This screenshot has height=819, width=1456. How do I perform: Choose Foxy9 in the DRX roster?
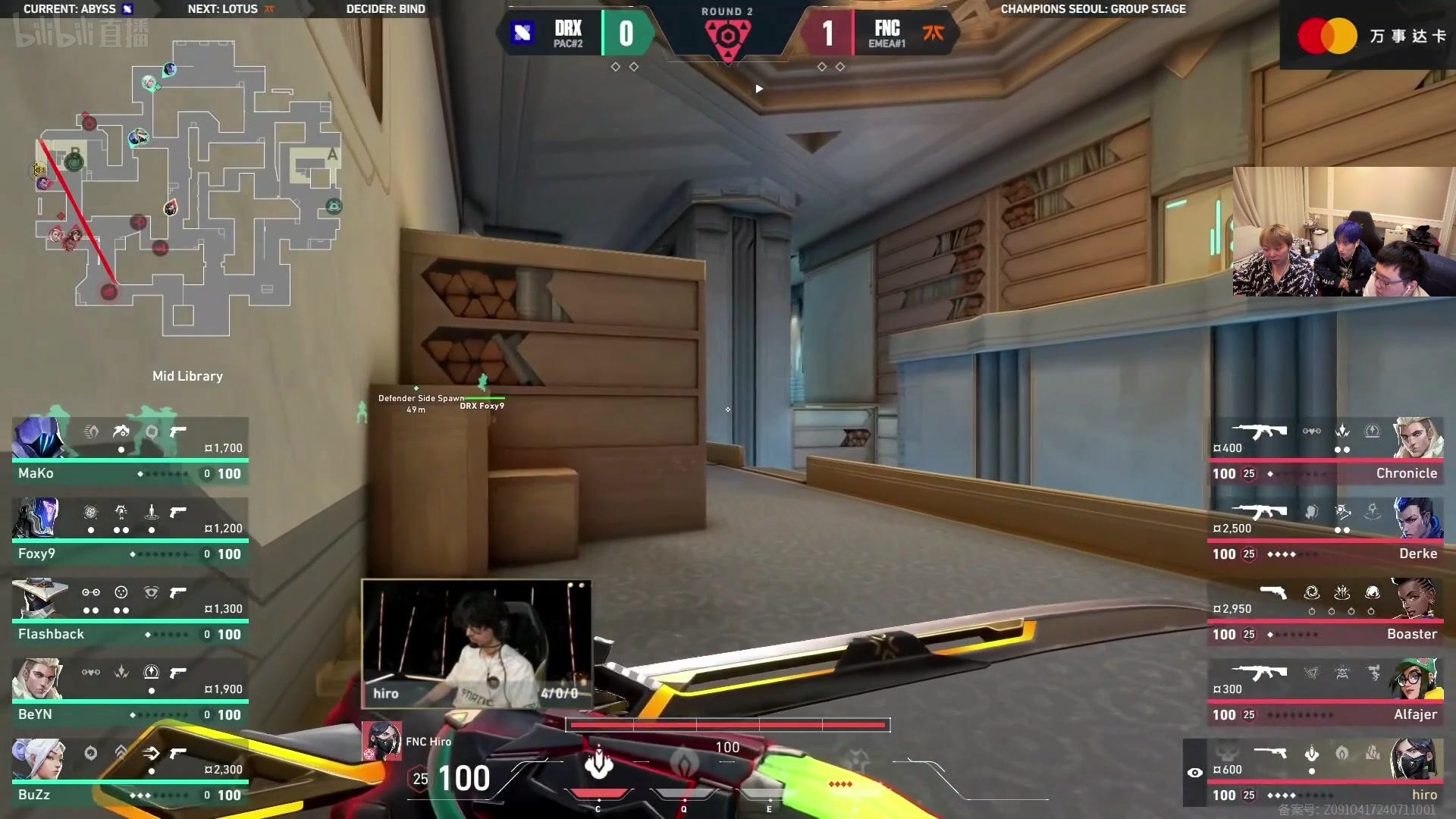pyautogui.click(x=130, y=532)
